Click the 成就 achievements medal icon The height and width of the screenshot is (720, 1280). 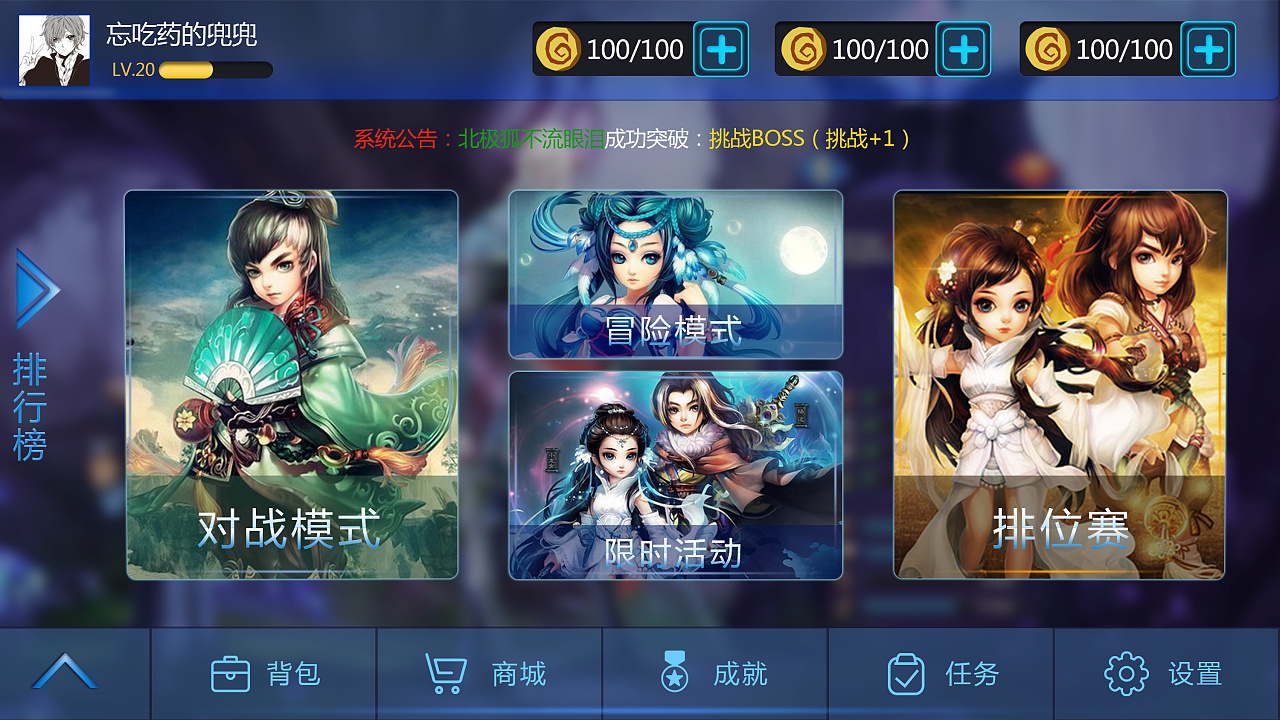click(675, 673)
